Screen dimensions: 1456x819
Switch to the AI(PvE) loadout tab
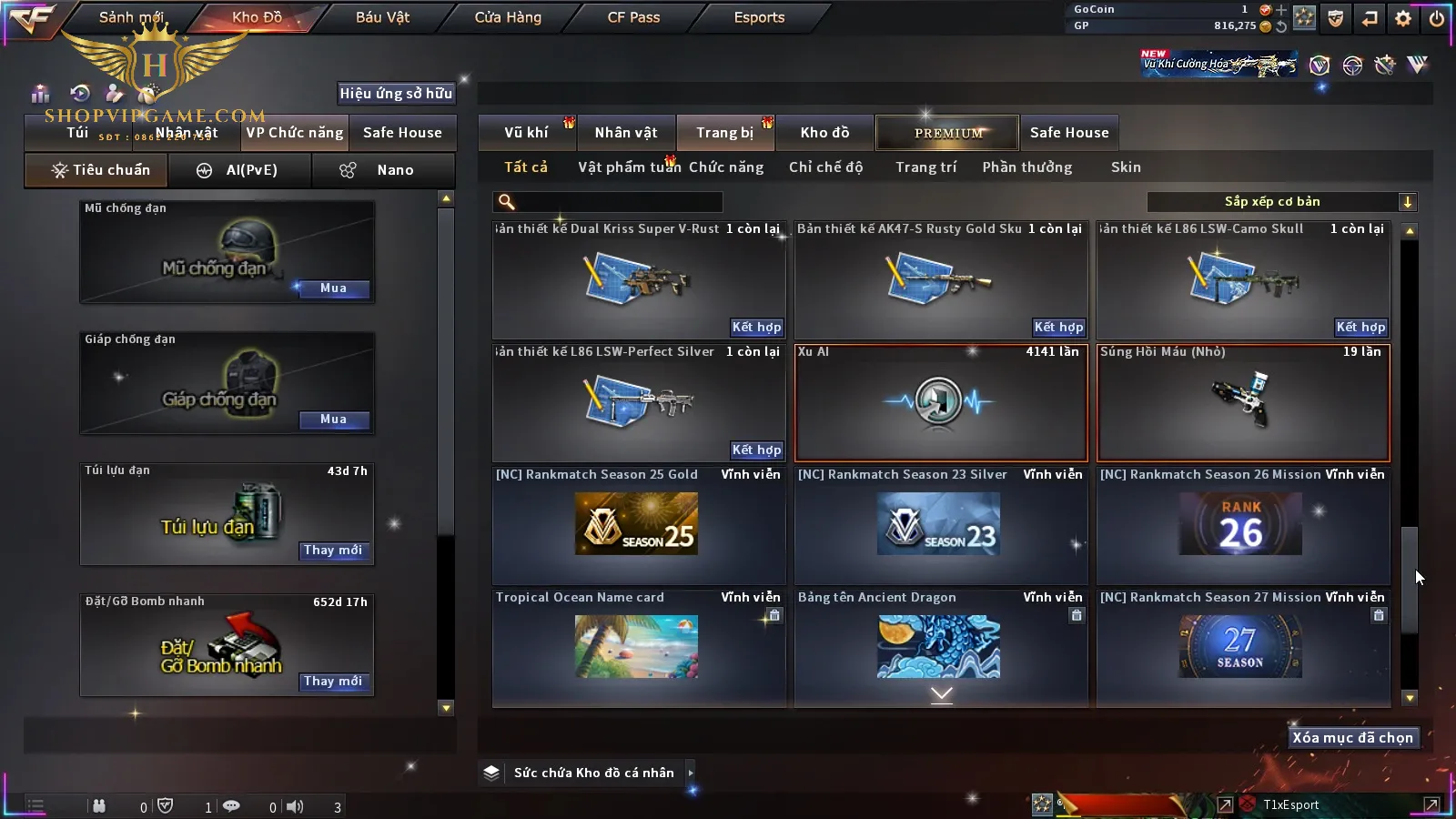[x=240, y=170]
